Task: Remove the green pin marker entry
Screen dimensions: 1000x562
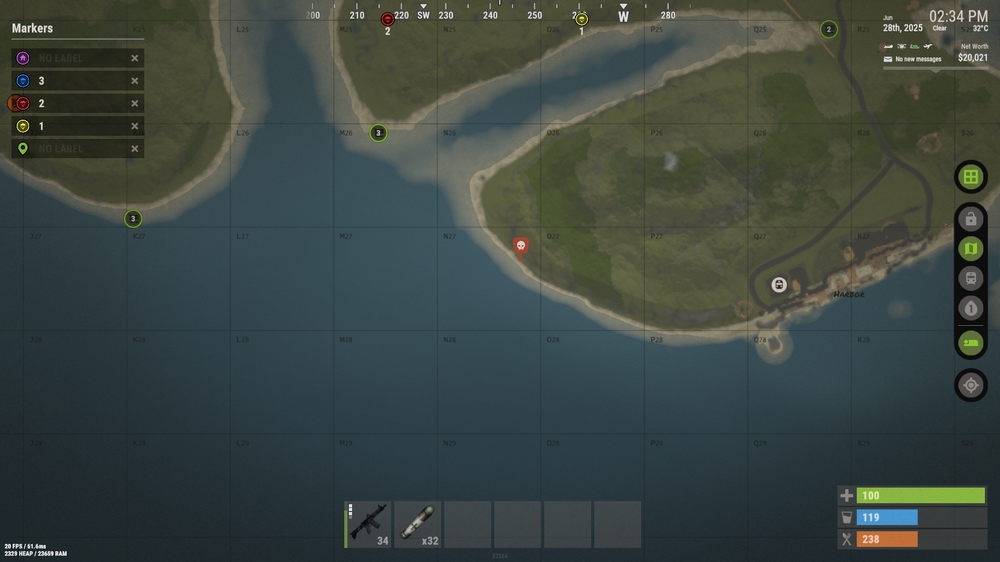Action: pos(135,150)
